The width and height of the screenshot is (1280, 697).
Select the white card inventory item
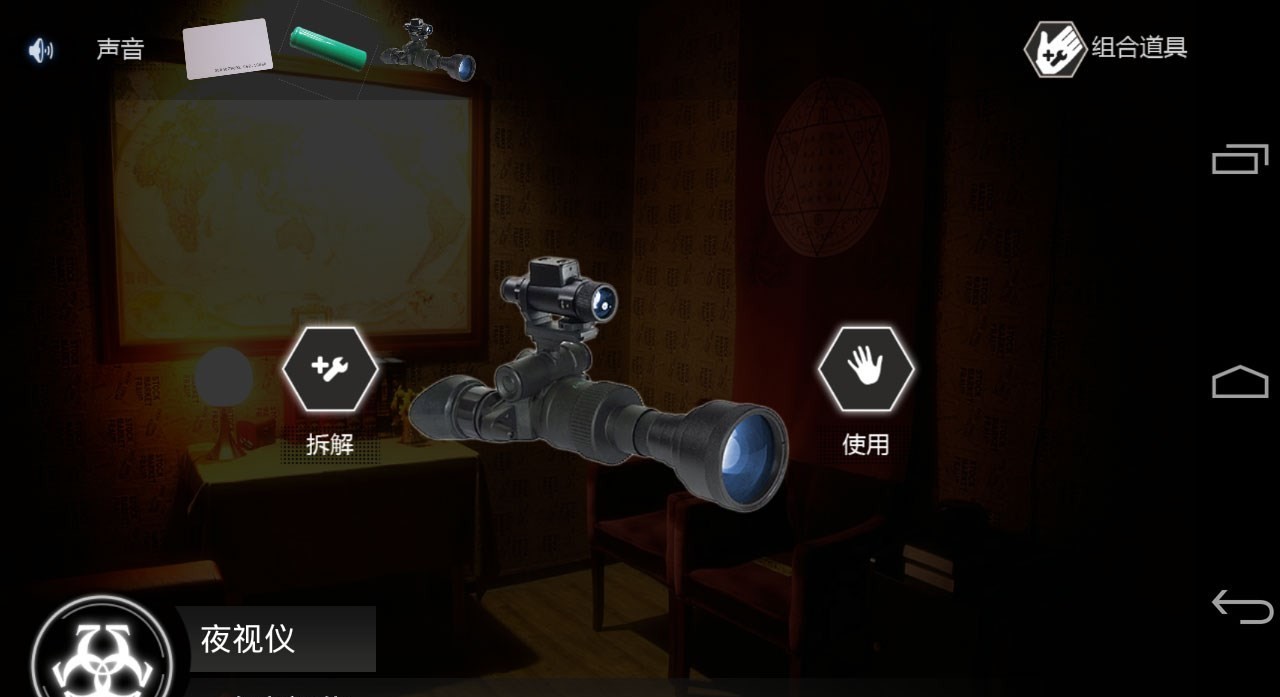(x=228, y=49)
